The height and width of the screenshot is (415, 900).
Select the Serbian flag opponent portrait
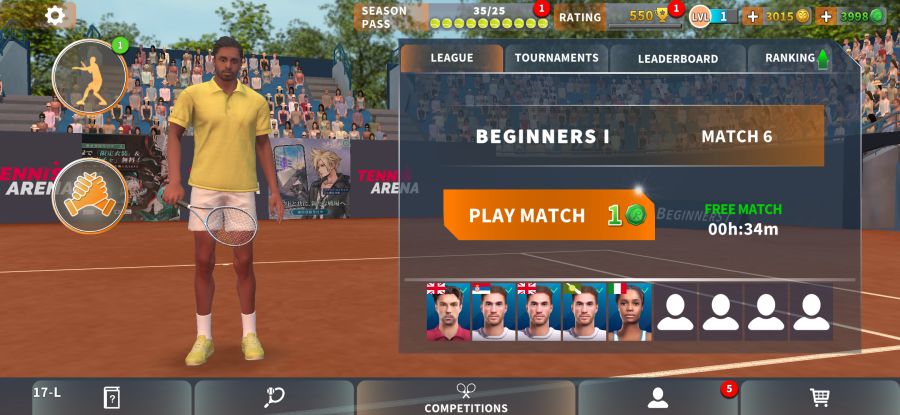click(493, 312)
